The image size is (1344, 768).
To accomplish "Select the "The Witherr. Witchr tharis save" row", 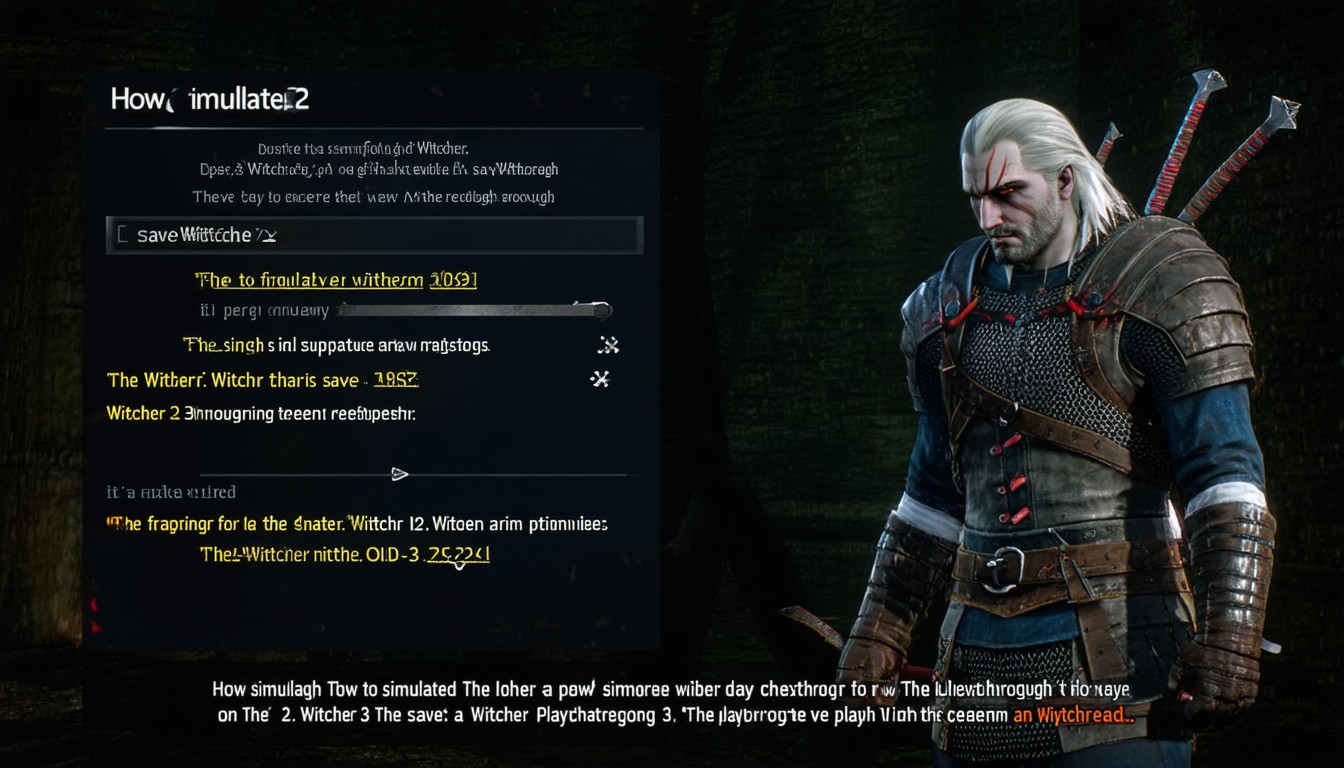I will coord(262,380).
